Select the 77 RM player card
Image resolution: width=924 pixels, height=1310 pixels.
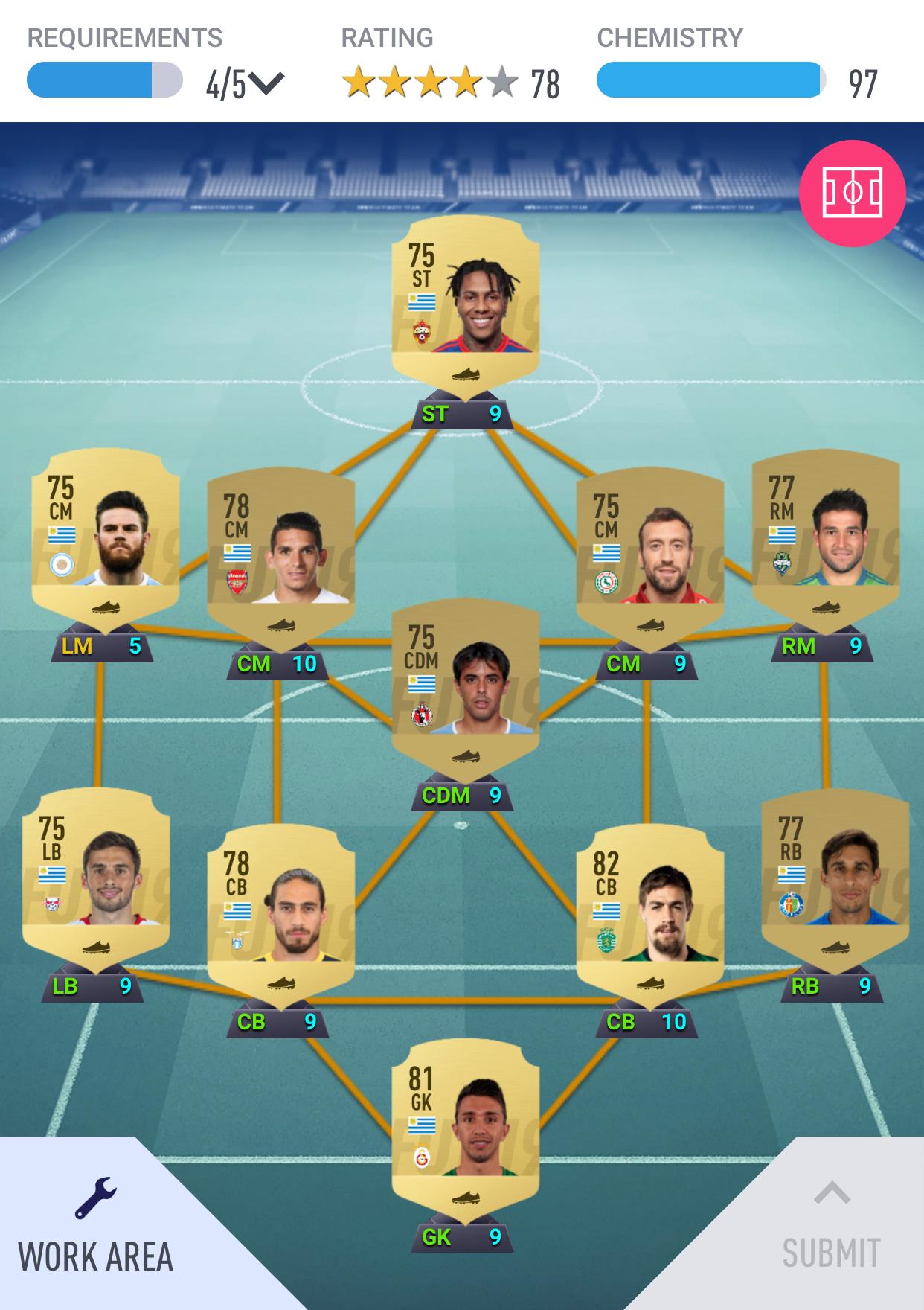[825, 536]
